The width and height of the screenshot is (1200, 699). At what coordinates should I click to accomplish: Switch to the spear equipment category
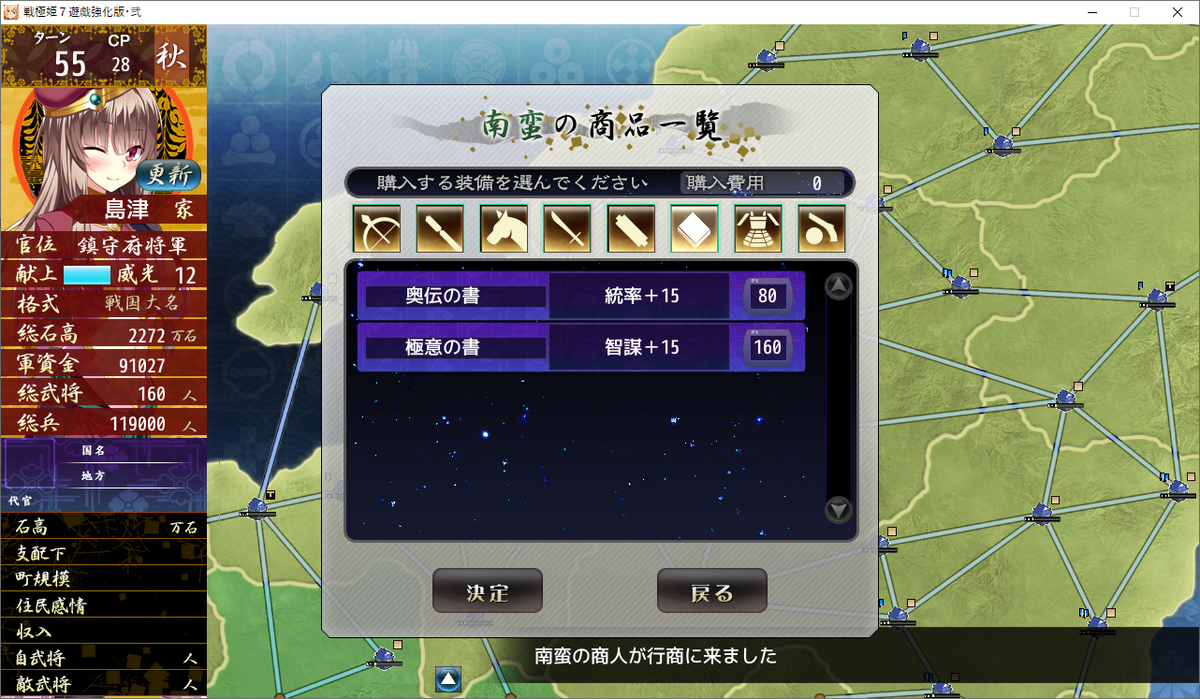coord(440,229)
